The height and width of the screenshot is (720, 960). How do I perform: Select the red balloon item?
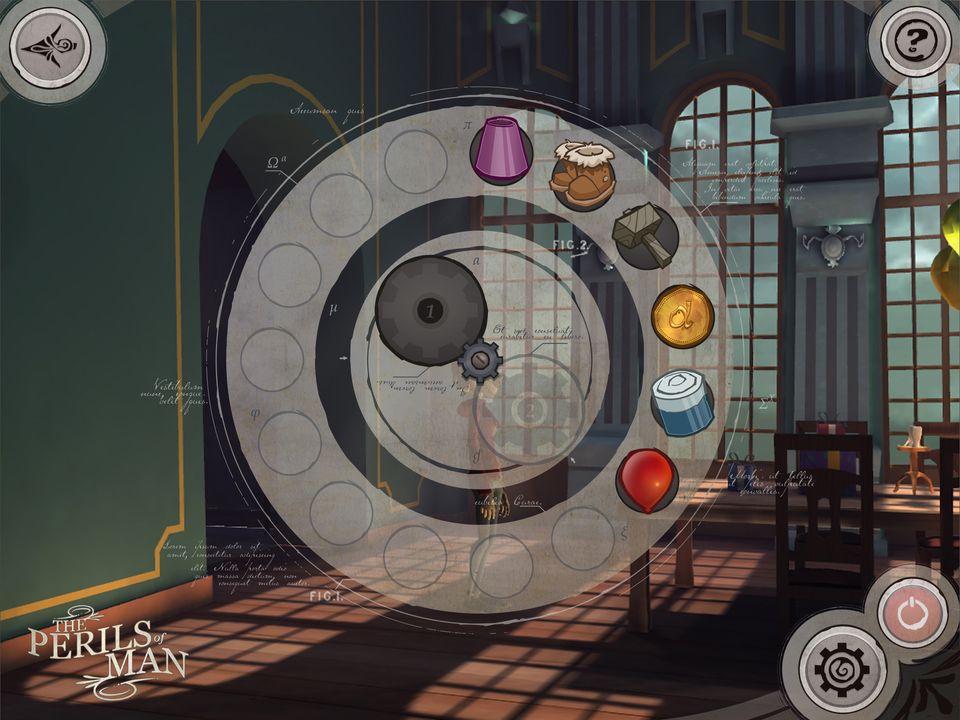pos(646,479)
